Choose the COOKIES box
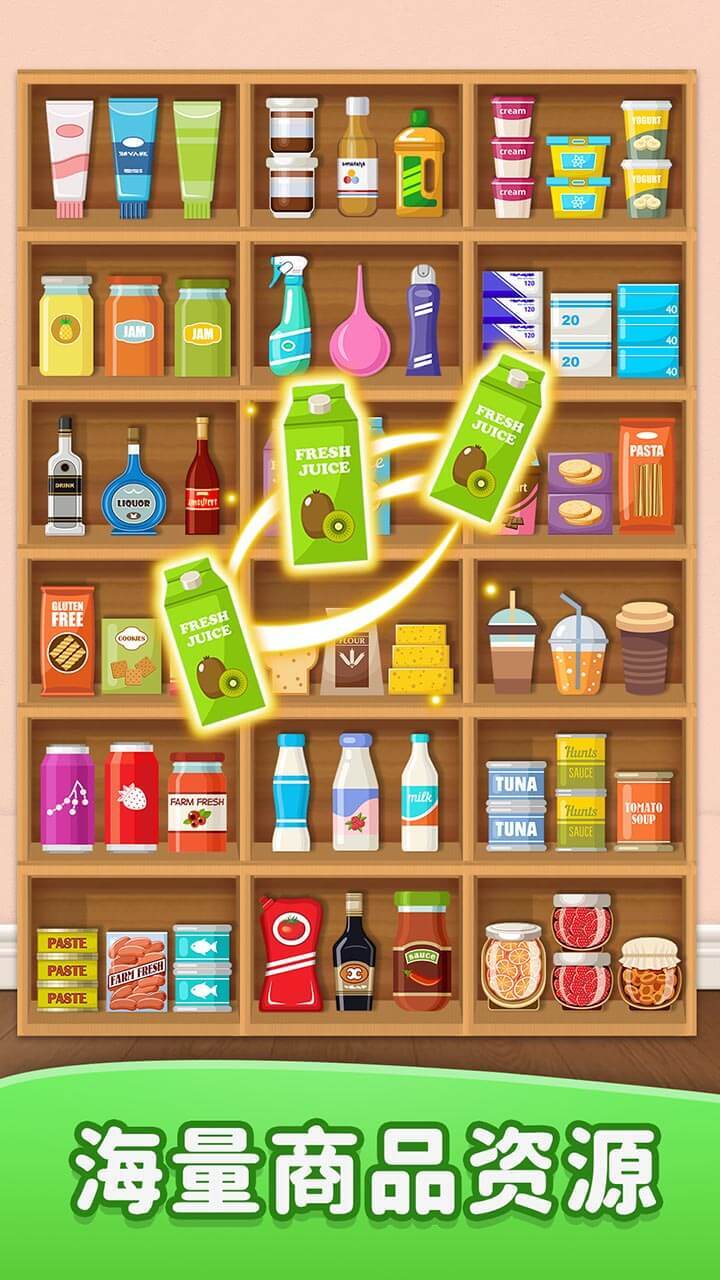The image size is (720, 1280). 130,656
